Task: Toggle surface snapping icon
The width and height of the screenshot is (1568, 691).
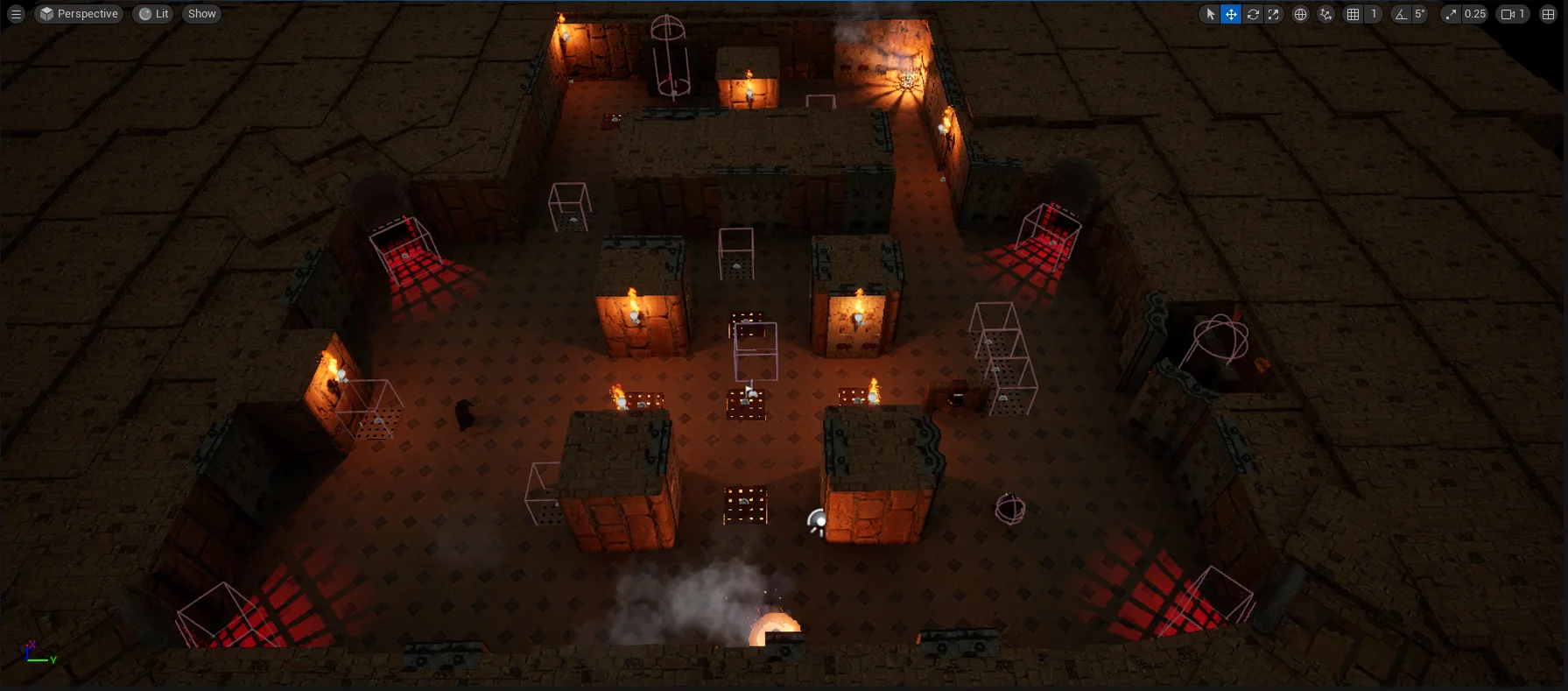Action: click(1325, 14)
